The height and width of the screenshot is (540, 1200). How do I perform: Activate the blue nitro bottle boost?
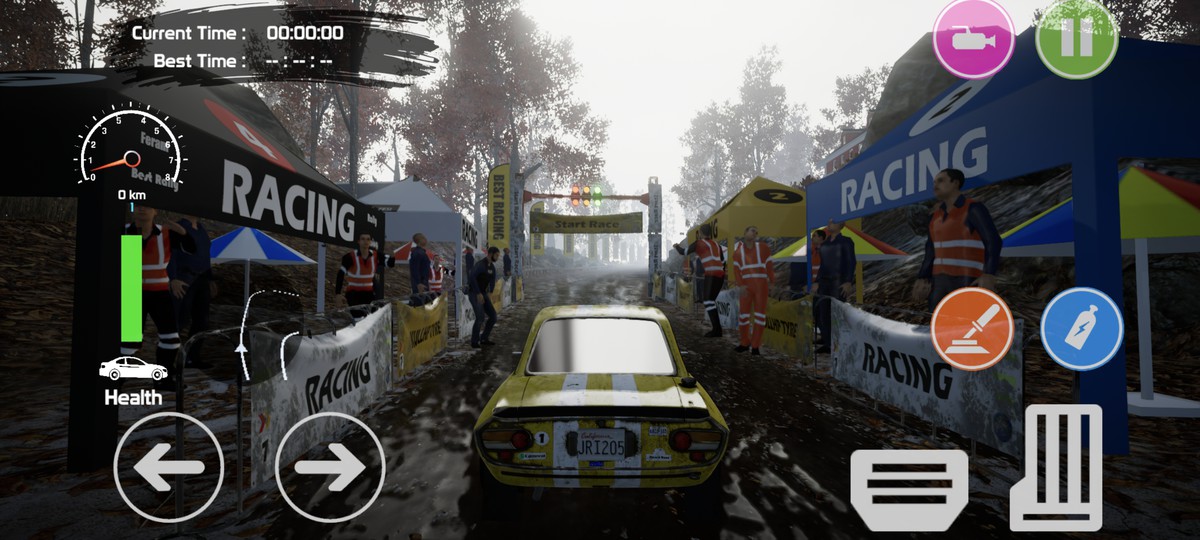pos(1081,329)
